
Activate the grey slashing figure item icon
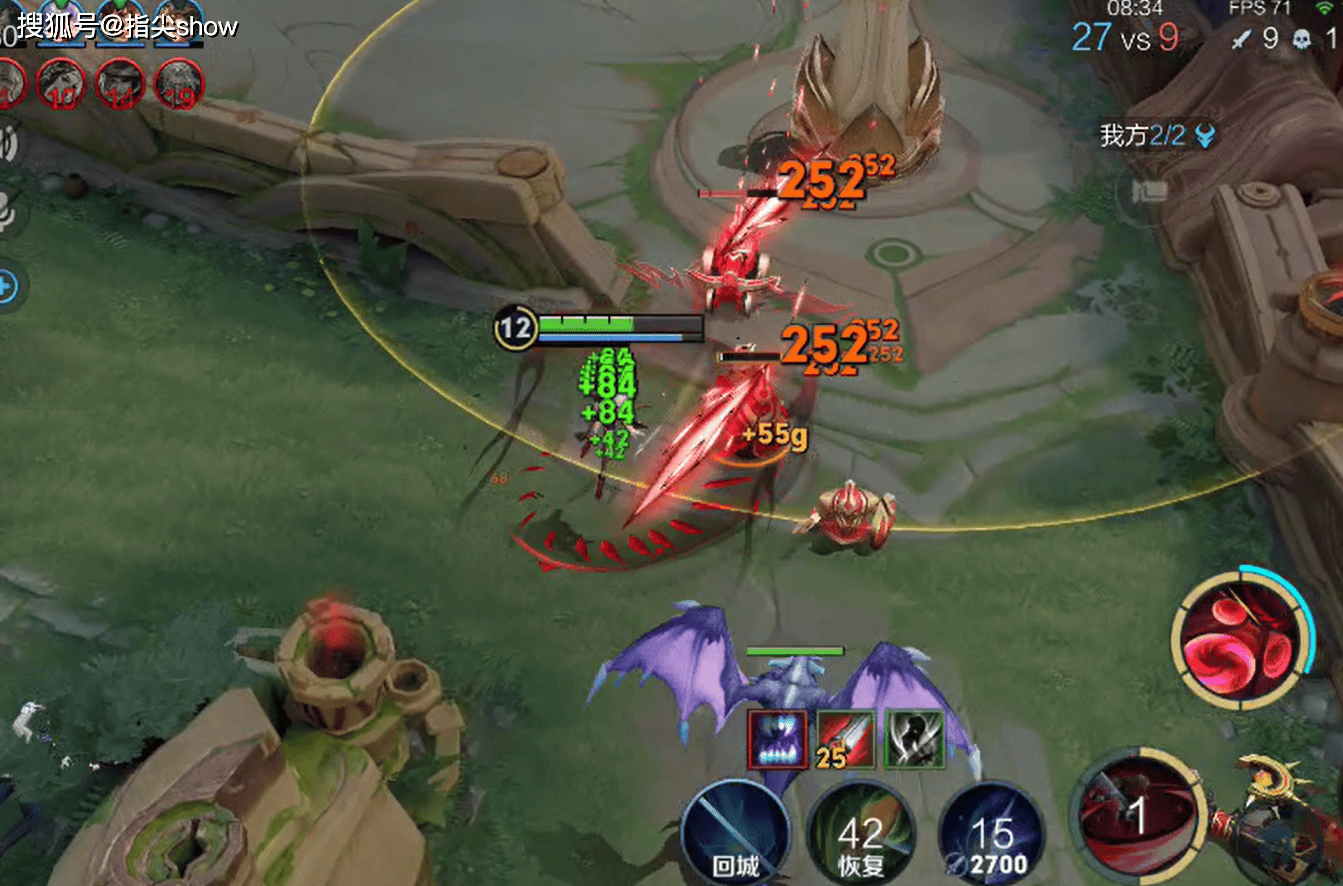coord(914,740)
